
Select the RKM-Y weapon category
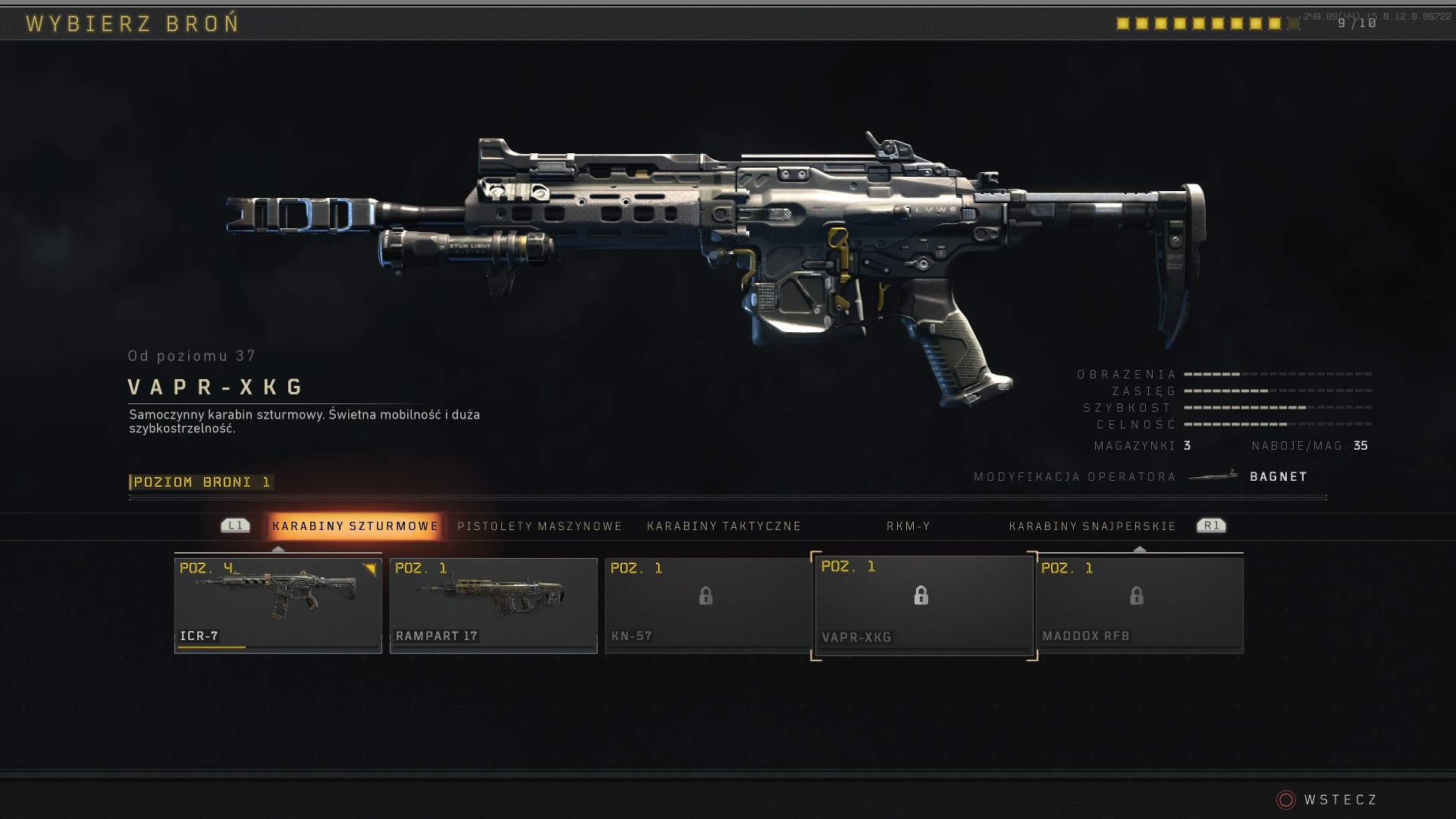coord(908,526)
